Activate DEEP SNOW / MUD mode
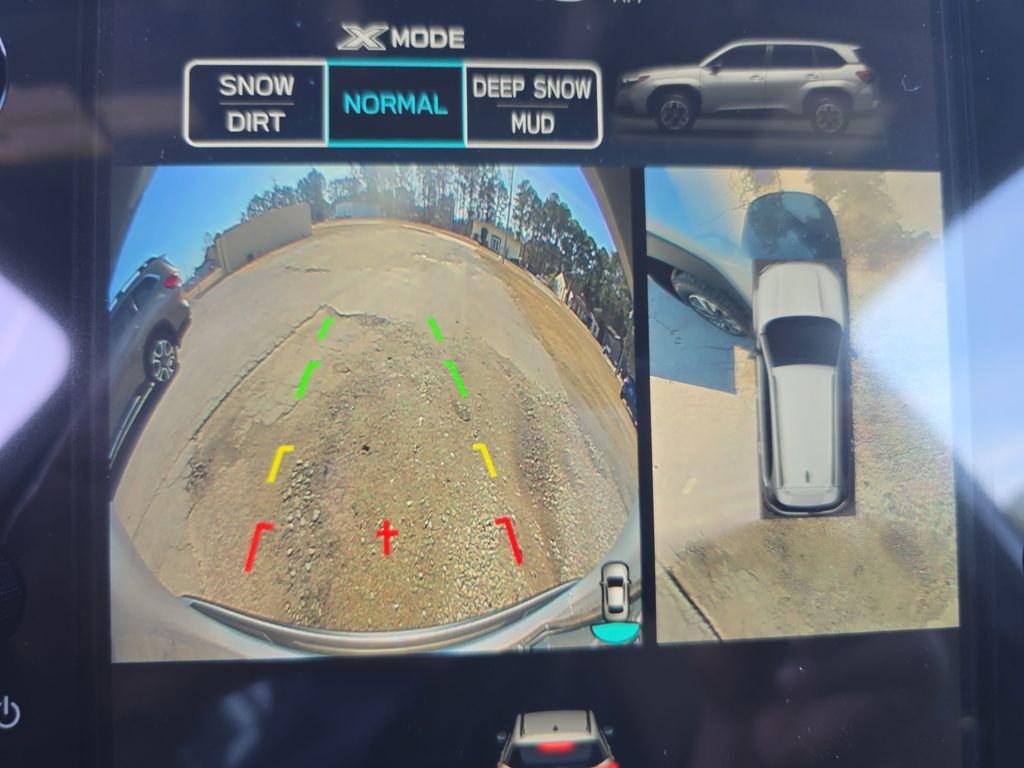 click(532, 103)
